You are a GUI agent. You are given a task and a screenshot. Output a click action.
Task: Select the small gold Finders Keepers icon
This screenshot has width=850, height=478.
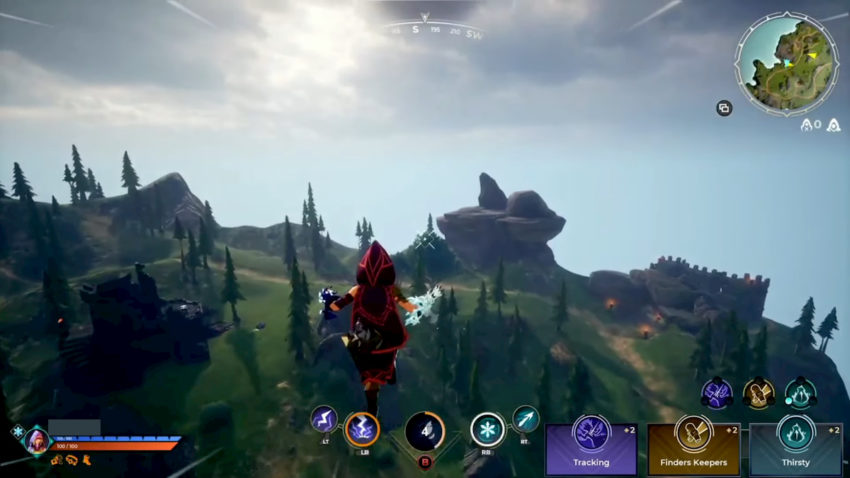(x=758, y=393)
